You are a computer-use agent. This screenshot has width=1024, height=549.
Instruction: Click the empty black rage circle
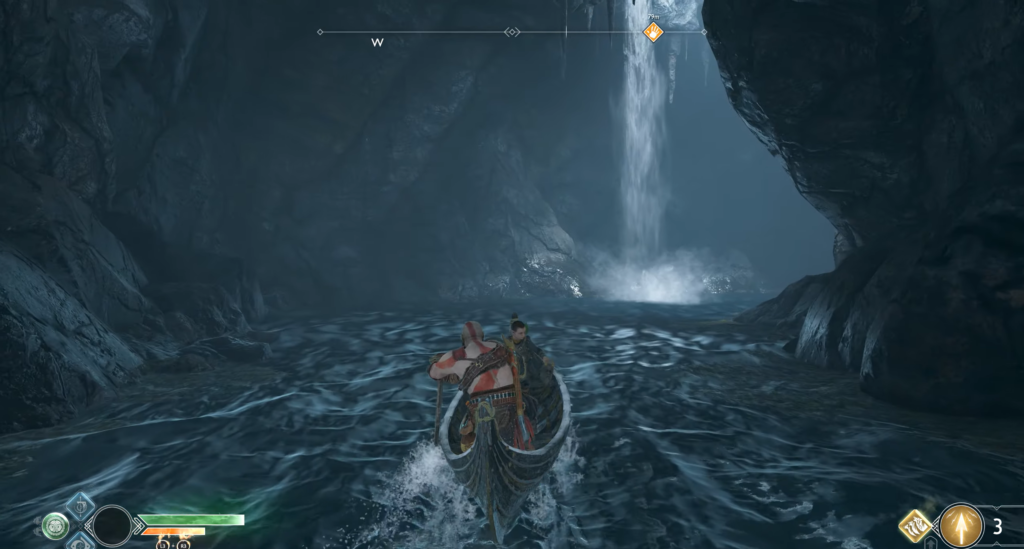click(x=111, y=524)
